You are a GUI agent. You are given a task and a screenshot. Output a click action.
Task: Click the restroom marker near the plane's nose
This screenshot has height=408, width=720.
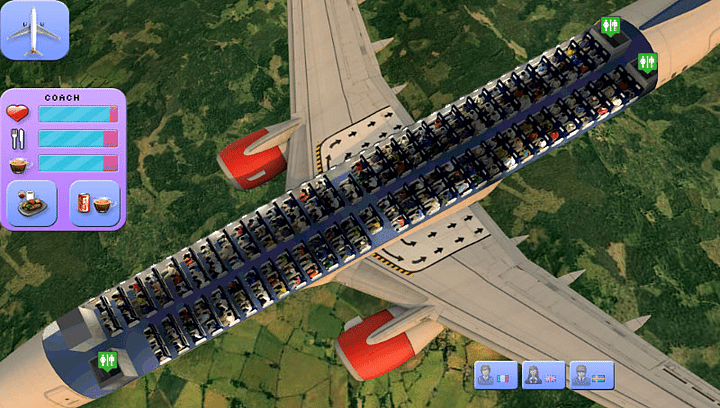click(107, 360)
